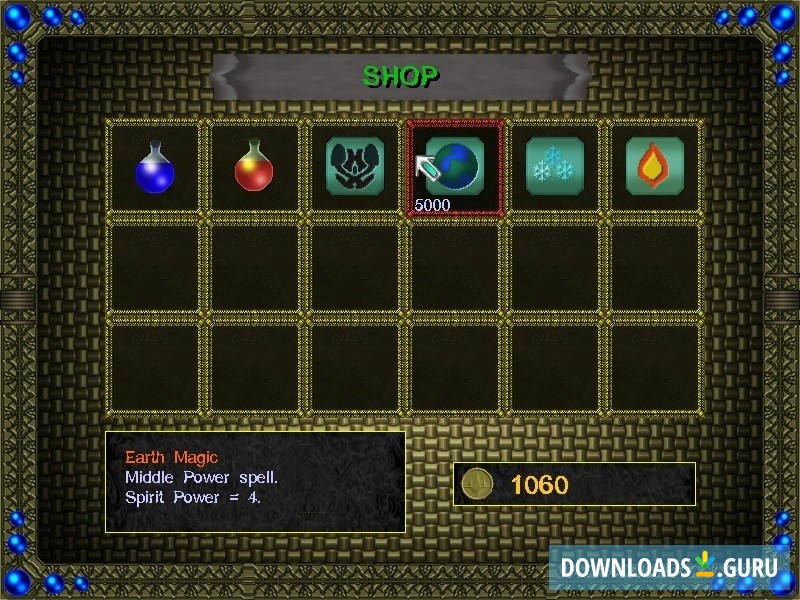Choose the dark winged creature spell tile
The height and width of the screenshot is (600, 800).
(355, 166)
